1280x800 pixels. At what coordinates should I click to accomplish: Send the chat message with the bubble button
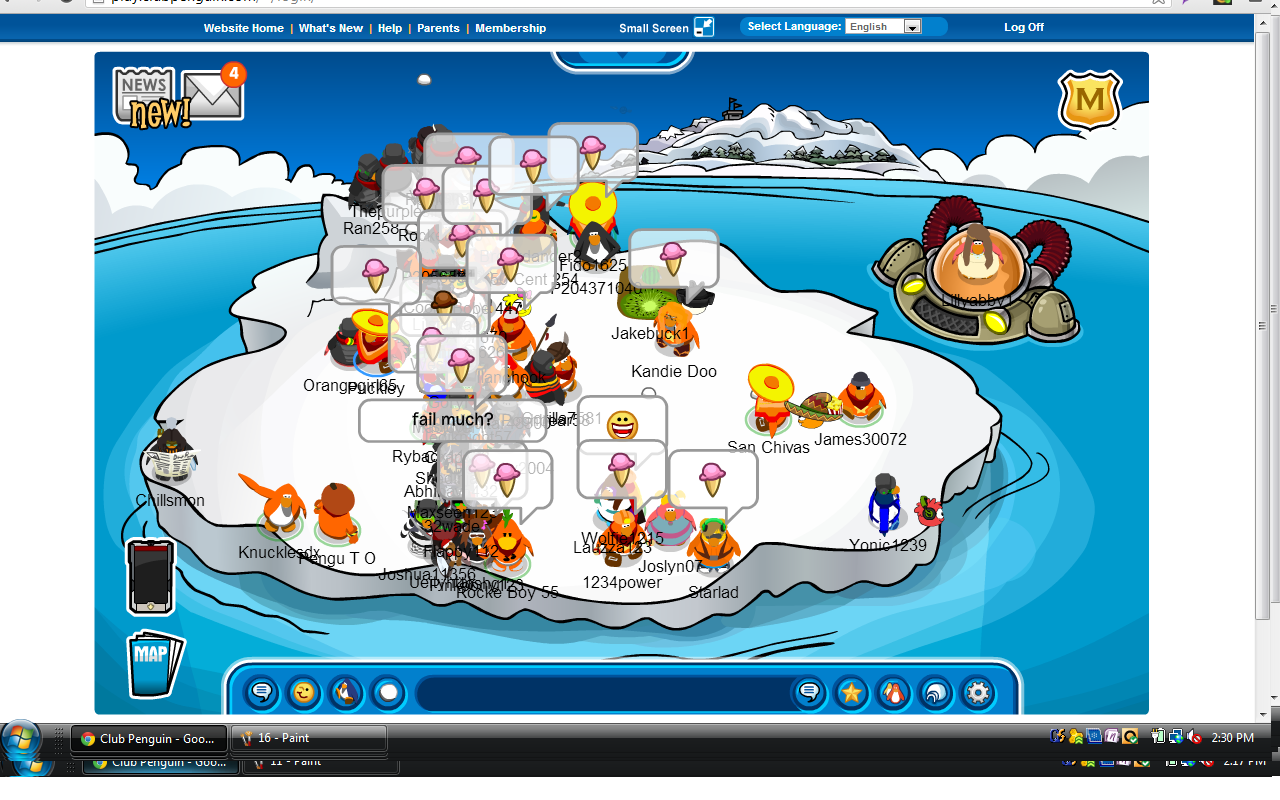(809, 692)
